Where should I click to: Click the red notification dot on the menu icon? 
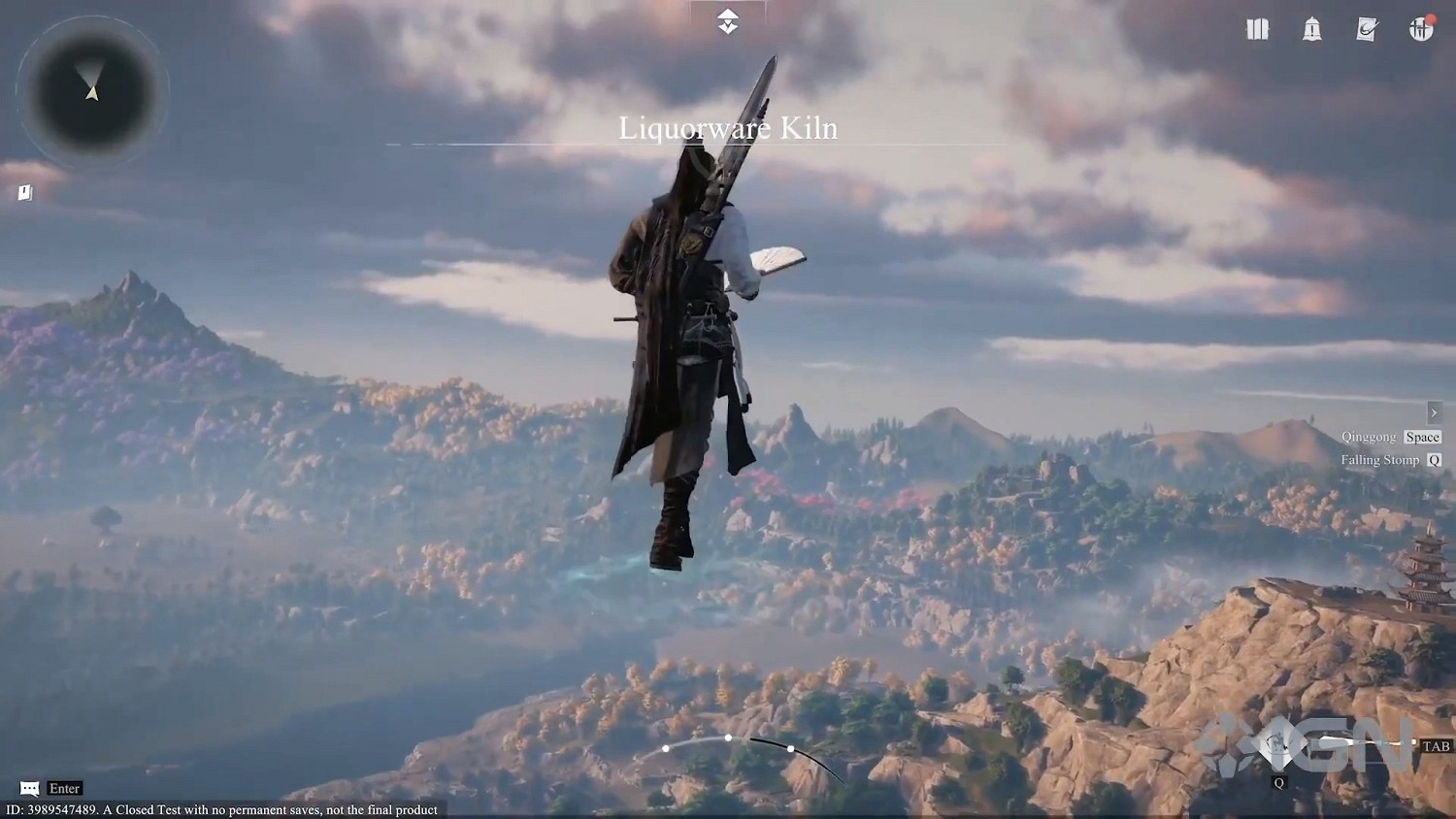[1430, 17]
